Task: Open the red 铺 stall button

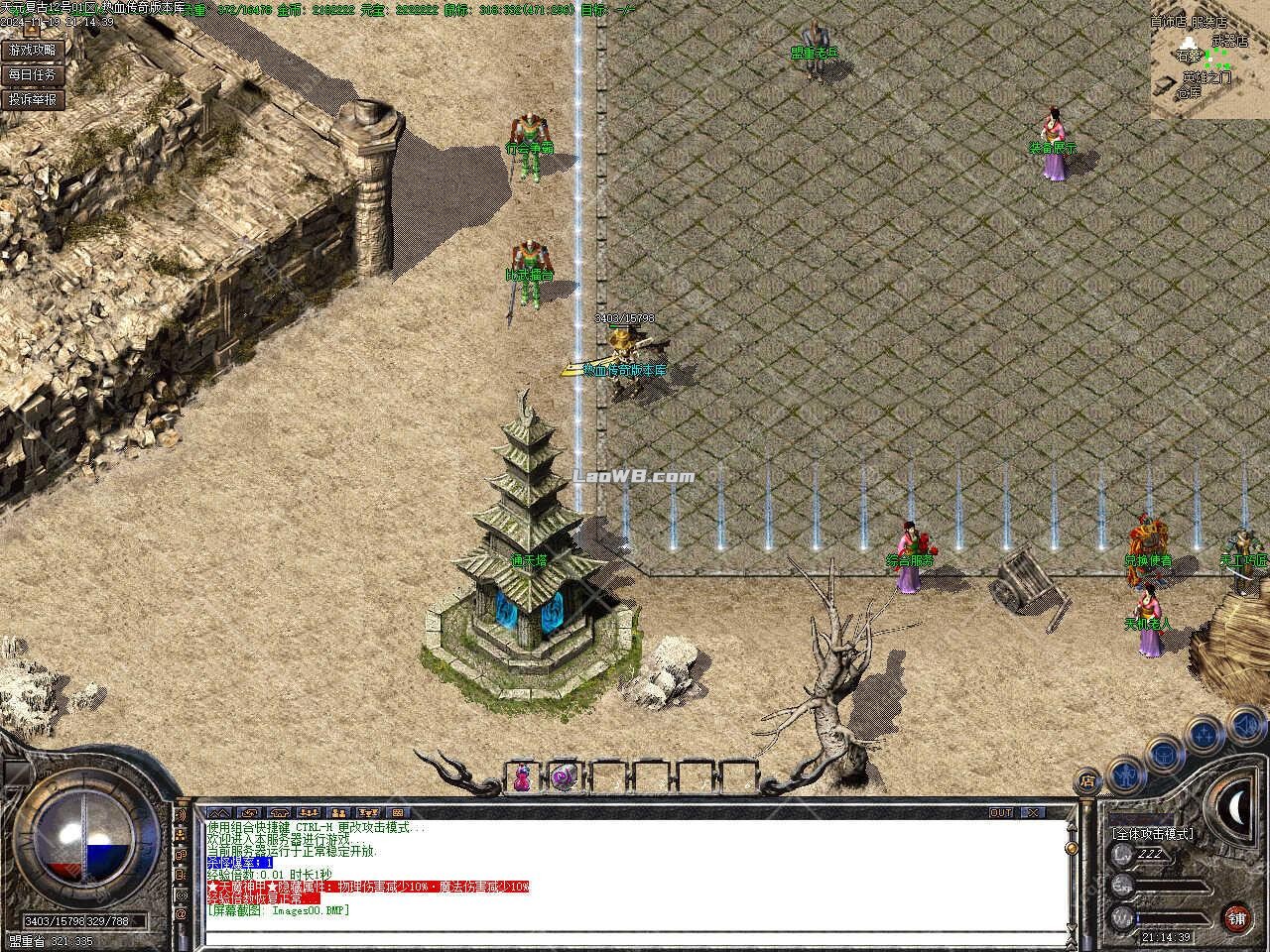Action: (1236, 916)
